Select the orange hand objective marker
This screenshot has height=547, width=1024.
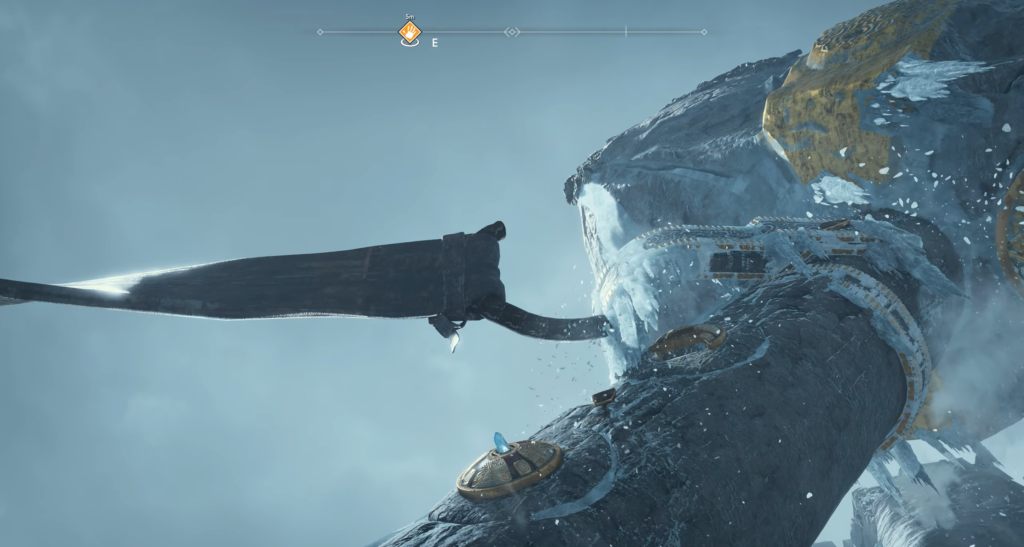(409, 33)
